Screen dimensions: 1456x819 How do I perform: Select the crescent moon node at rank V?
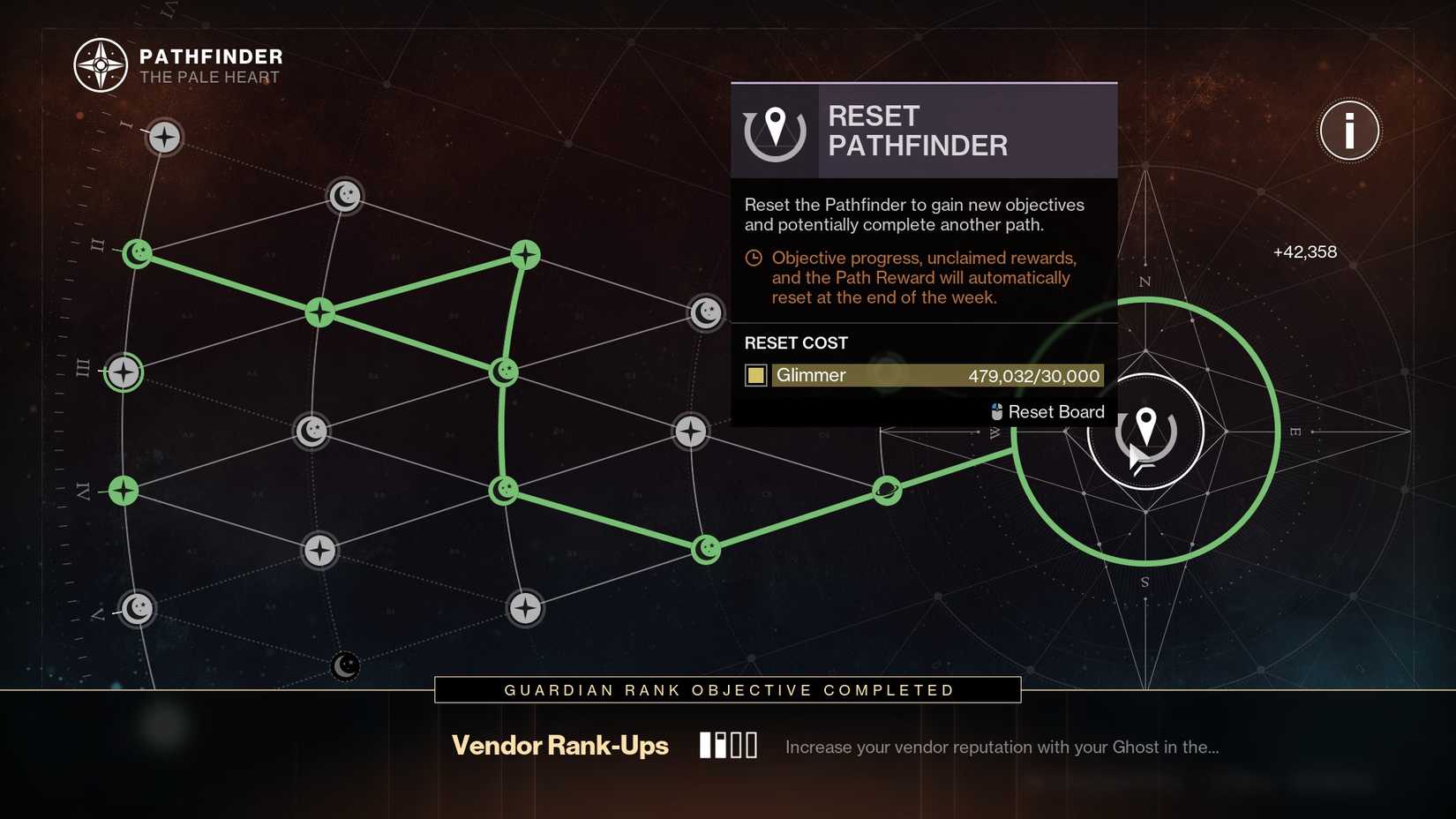tap(137, 608)
